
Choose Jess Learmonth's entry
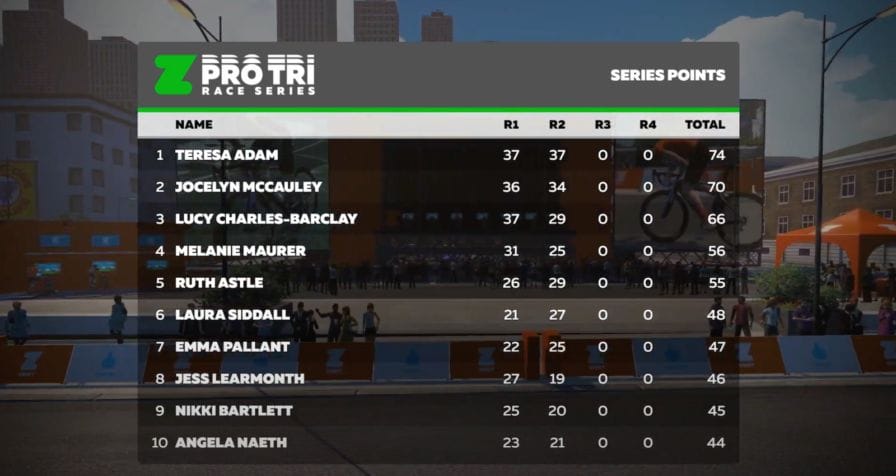click(237, 379)
